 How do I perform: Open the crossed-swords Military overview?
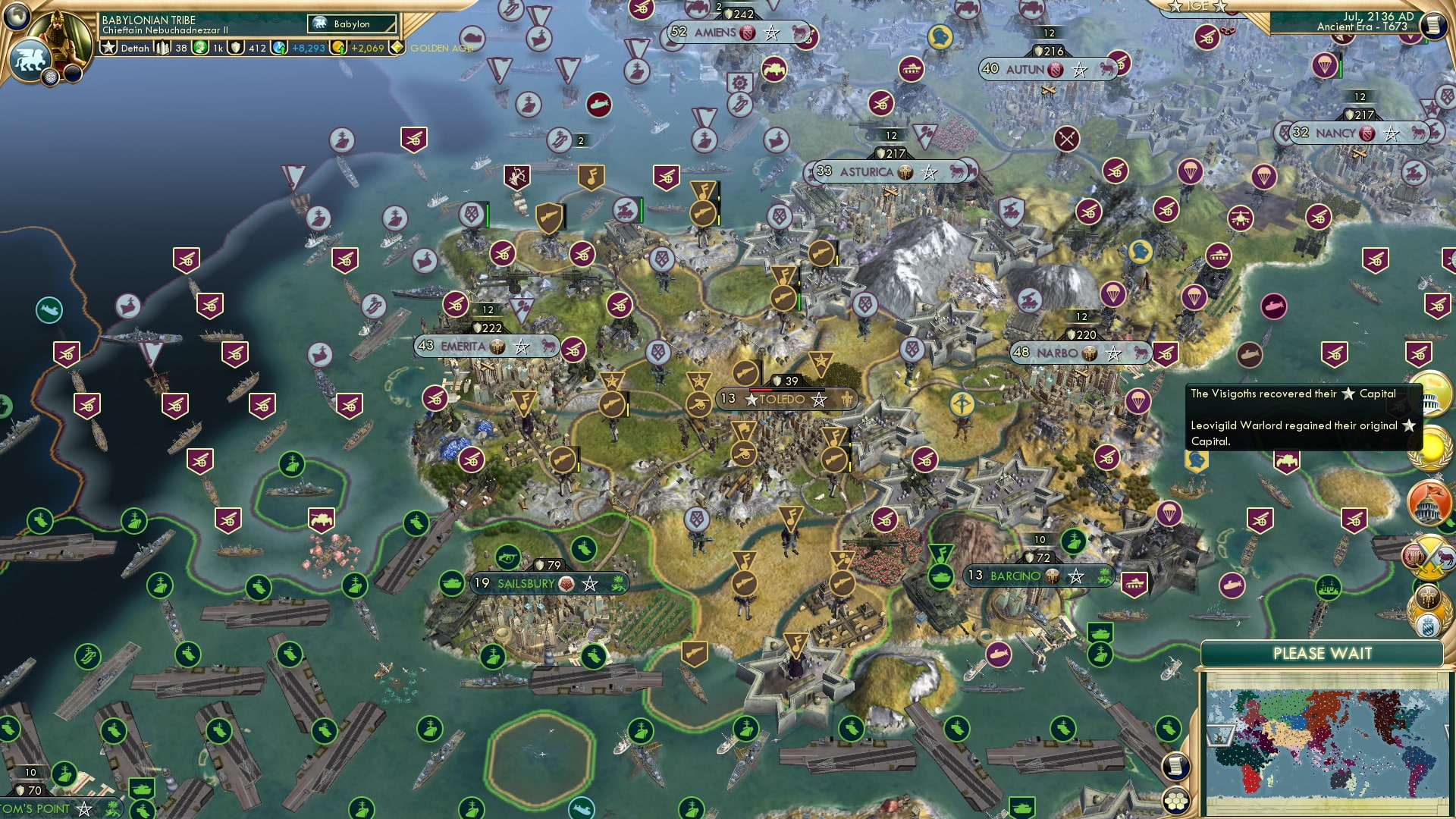pos(1429,557)
